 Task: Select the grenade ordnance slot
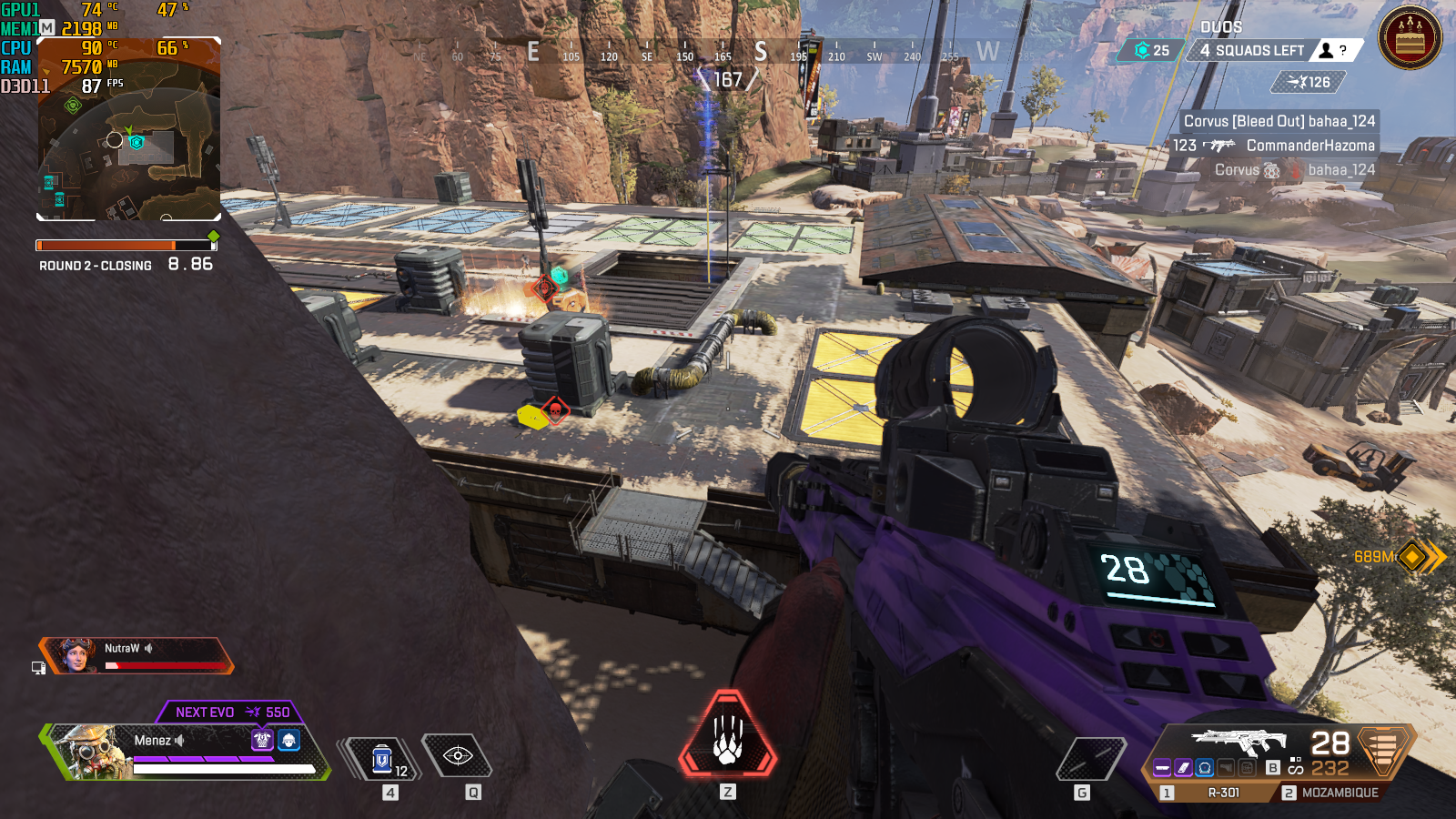pos(1090,758)
